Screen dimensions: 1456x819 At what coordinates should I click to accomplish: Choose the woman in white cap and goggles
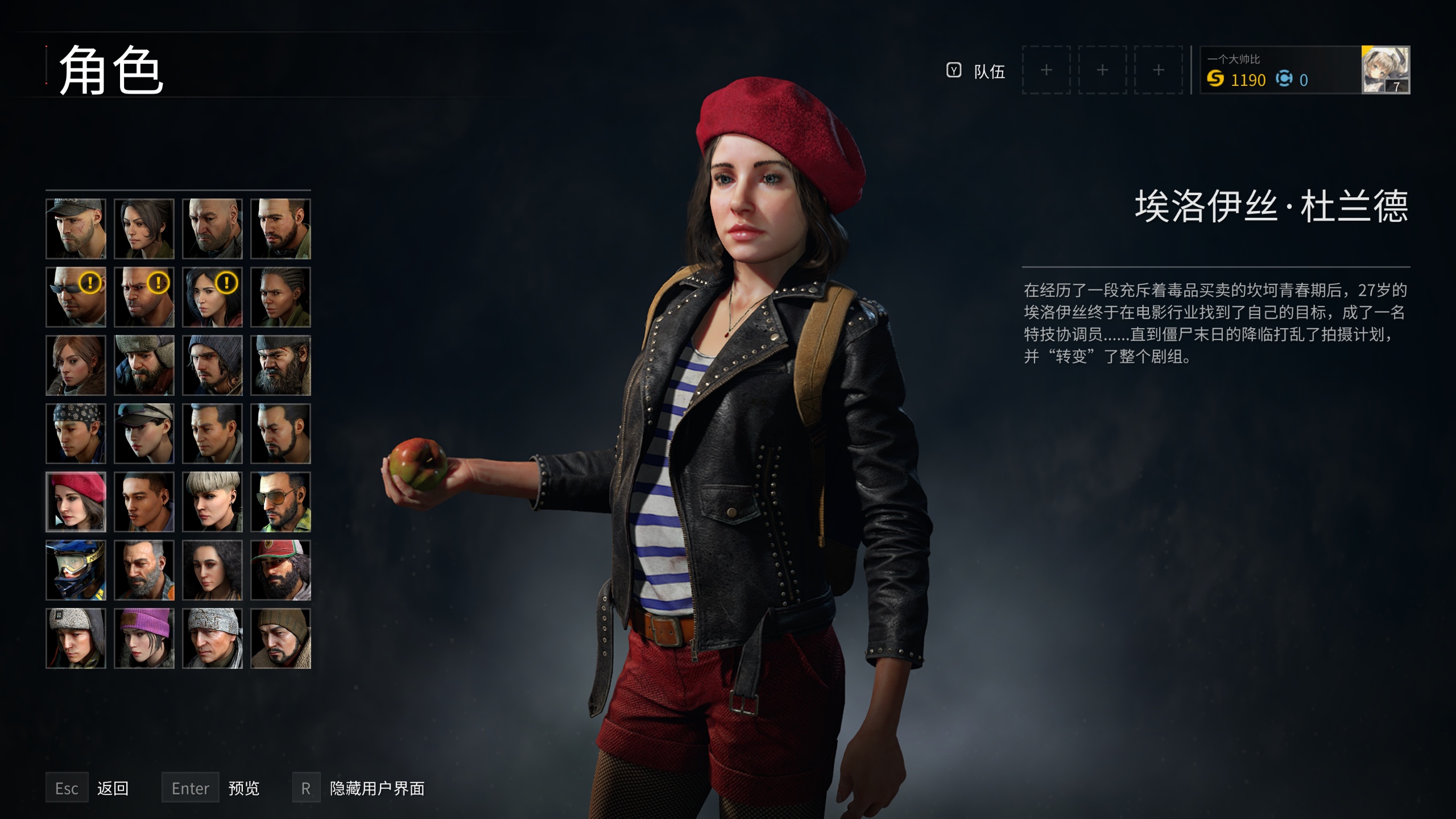pyautogui.click(x=144, y=433)
